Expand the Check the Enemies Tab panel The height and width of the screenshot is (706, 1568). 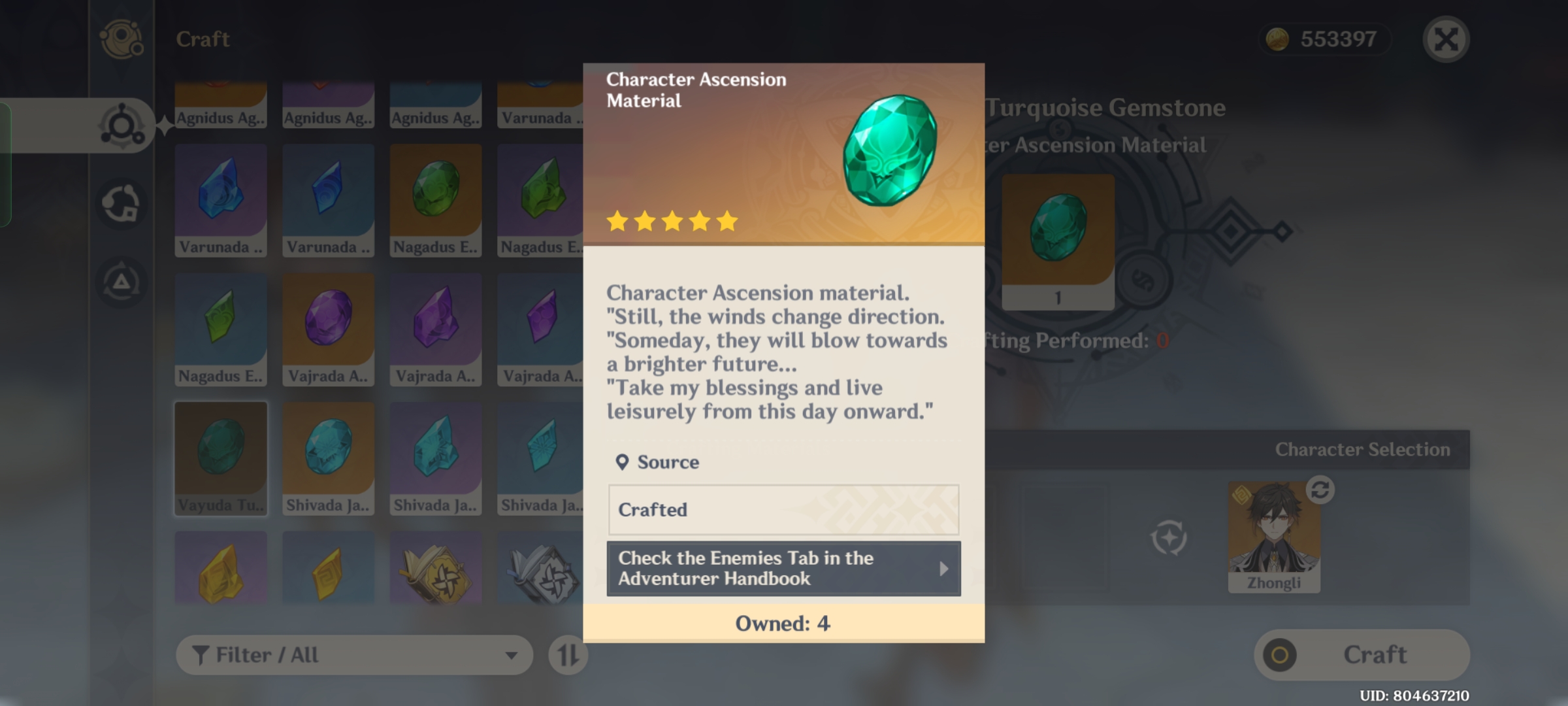click(x=783, y=568)
